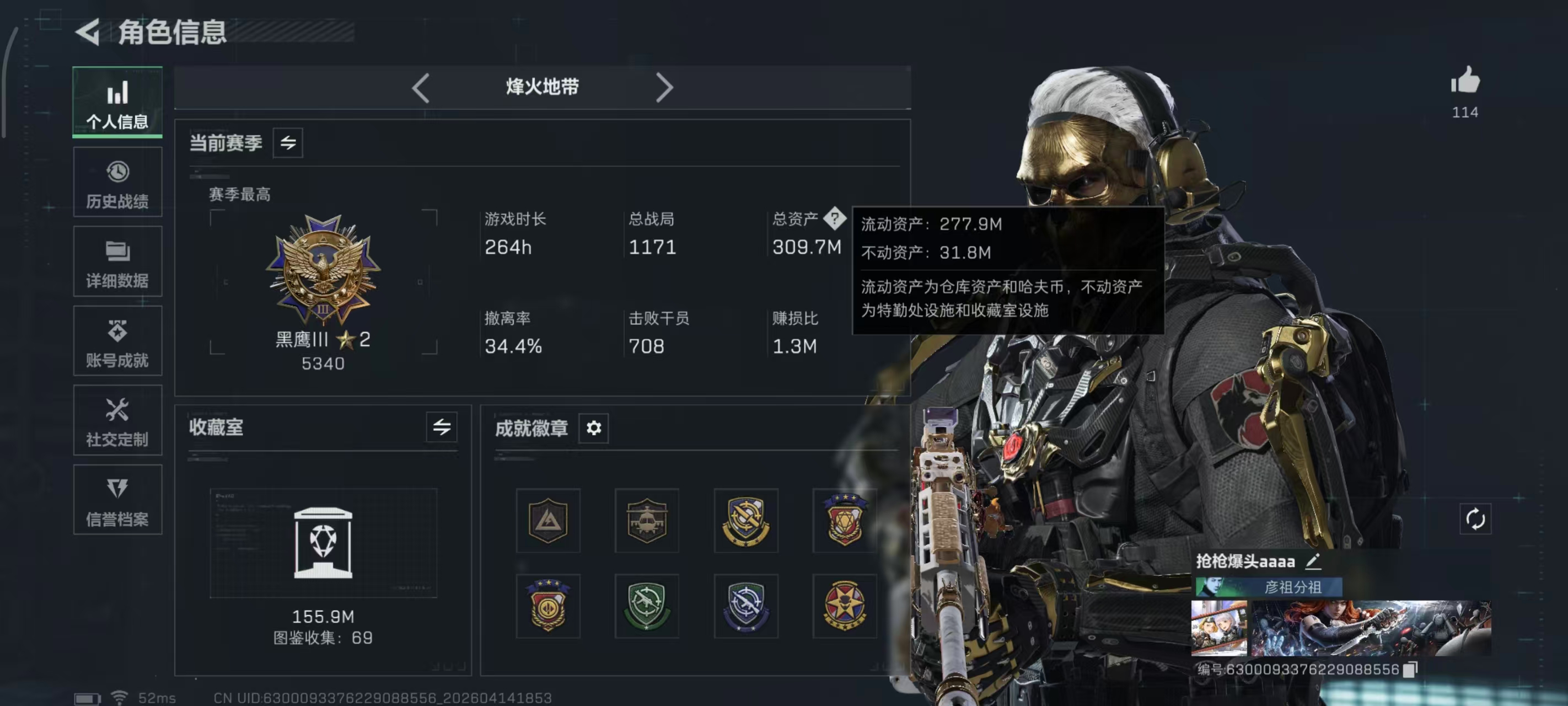Open the 成就徽章 settings gear
This screenshot has width=1568, height=706.
point(593,428)
